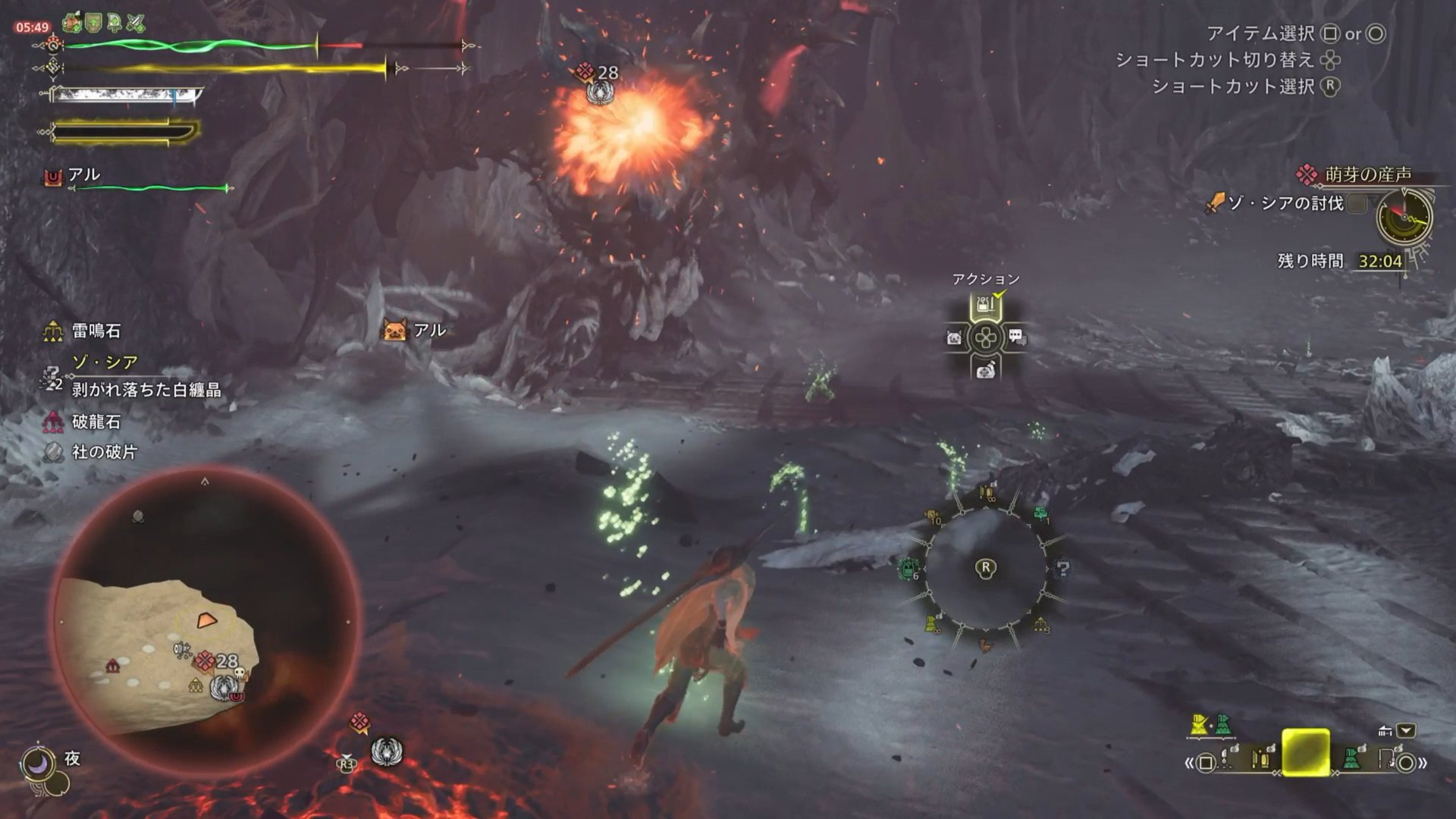The image size is (1456, 819).
Task: Open the 萌芽の産声 quest tracker
Action: pyautogui.click(x=1367, y=174)
